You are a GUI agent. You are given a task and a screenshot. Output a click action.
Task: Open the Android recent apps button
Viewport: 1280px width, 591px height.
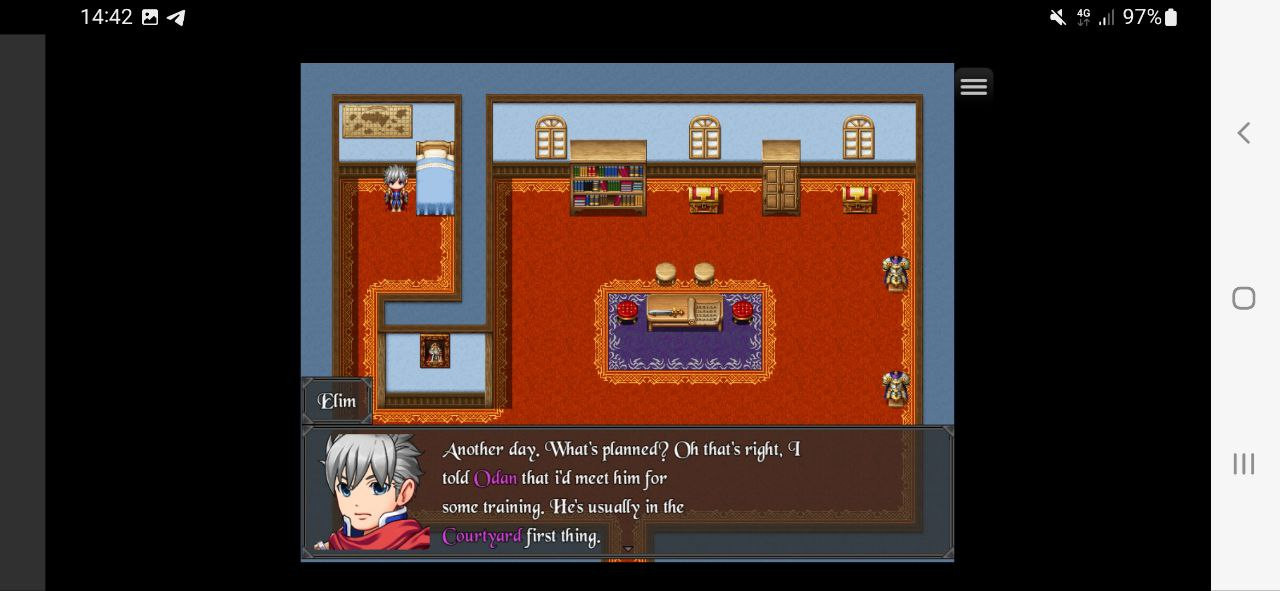pos(1243,463)
